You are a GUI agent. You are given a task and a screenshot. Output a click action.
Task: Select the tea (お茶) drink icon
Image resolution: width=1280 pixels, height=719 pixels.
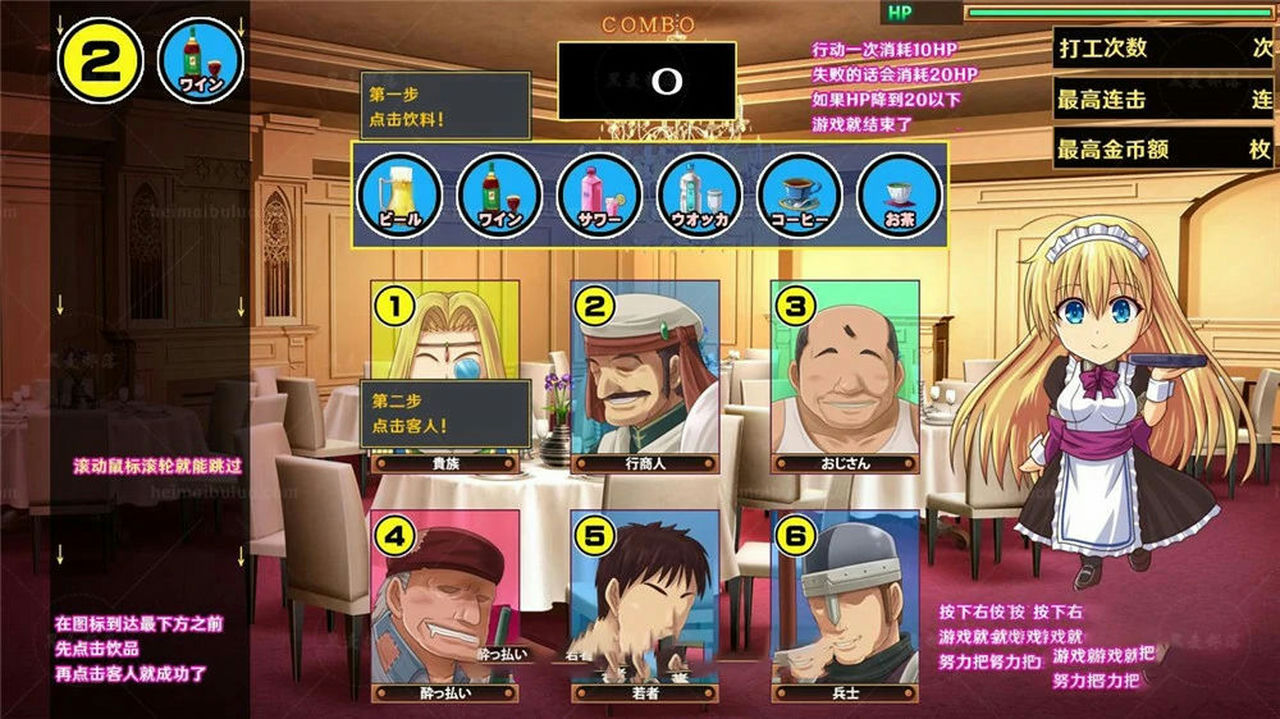click(900, 195)
